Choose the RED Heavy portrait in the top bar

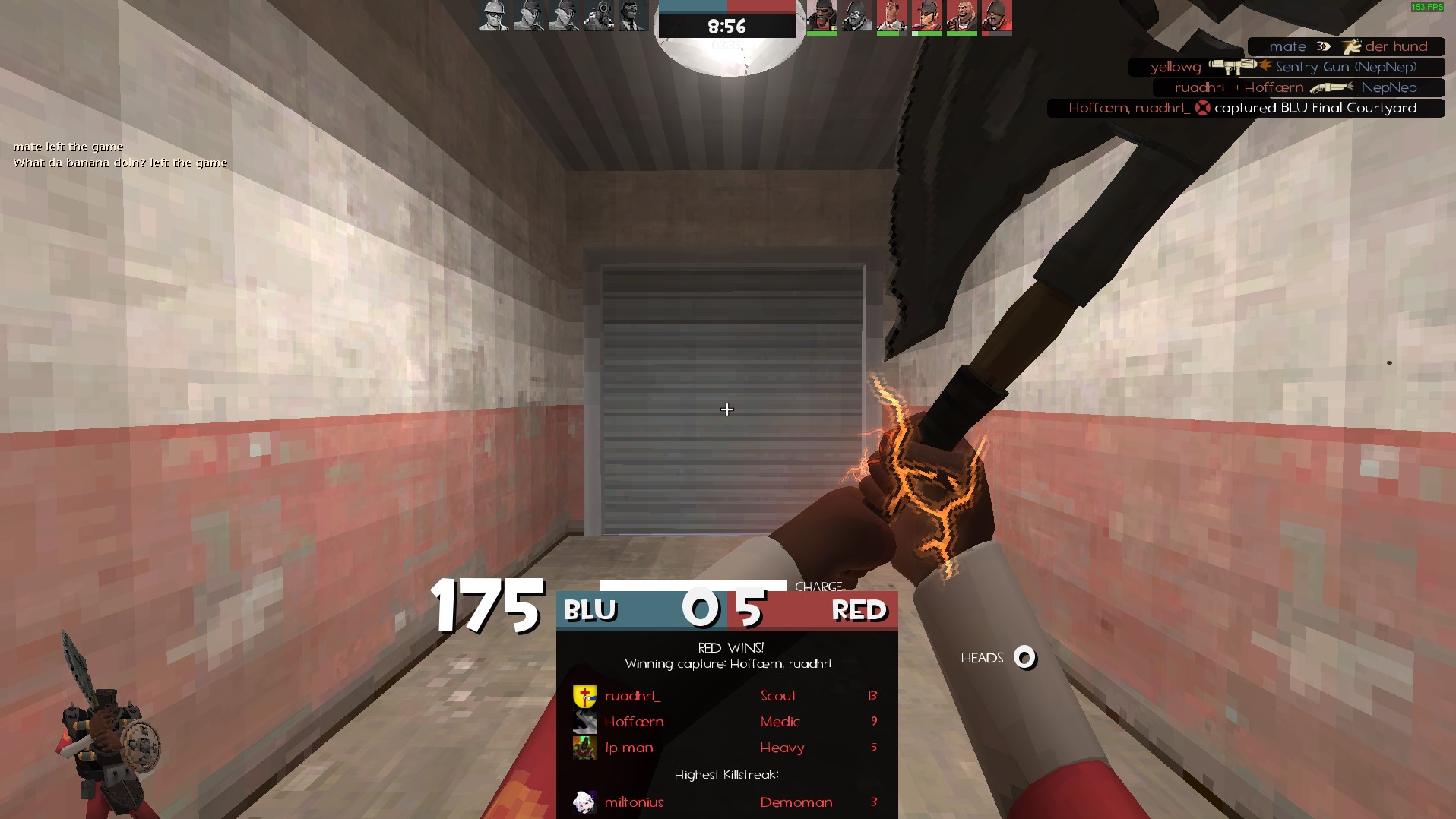tap(961, 16)
